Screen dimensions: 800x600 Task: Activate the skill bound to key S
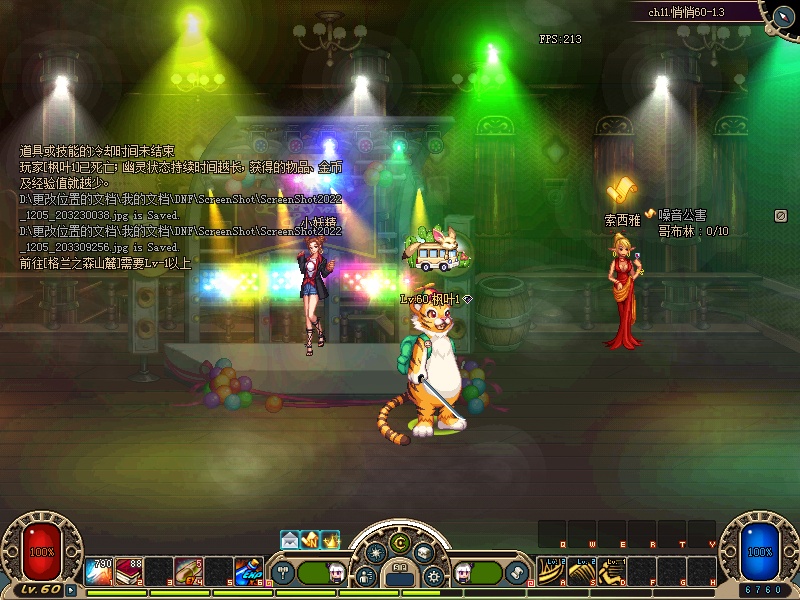[582, 571]
